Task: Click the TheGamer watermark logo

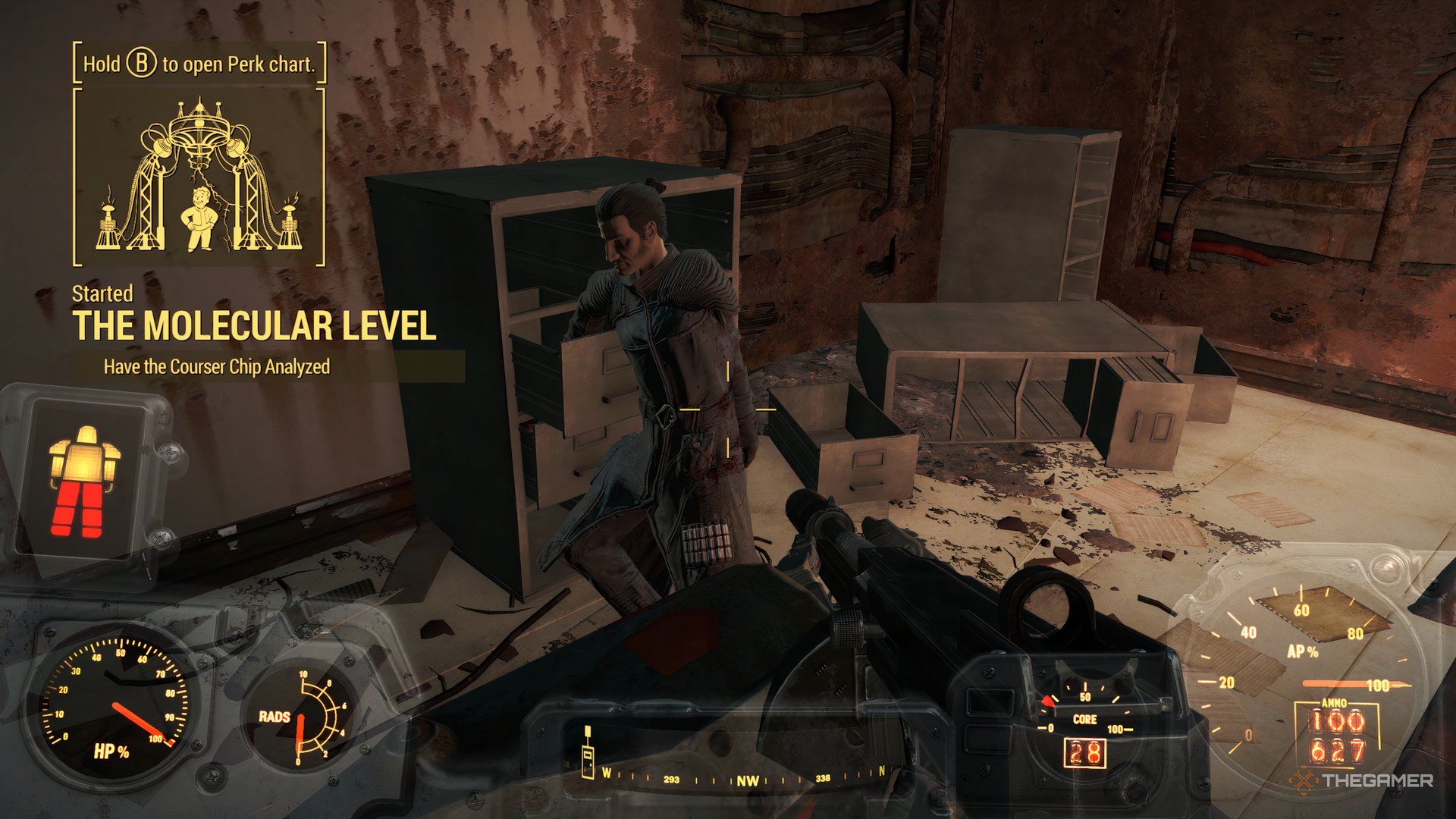Action: pos(1363,780)
